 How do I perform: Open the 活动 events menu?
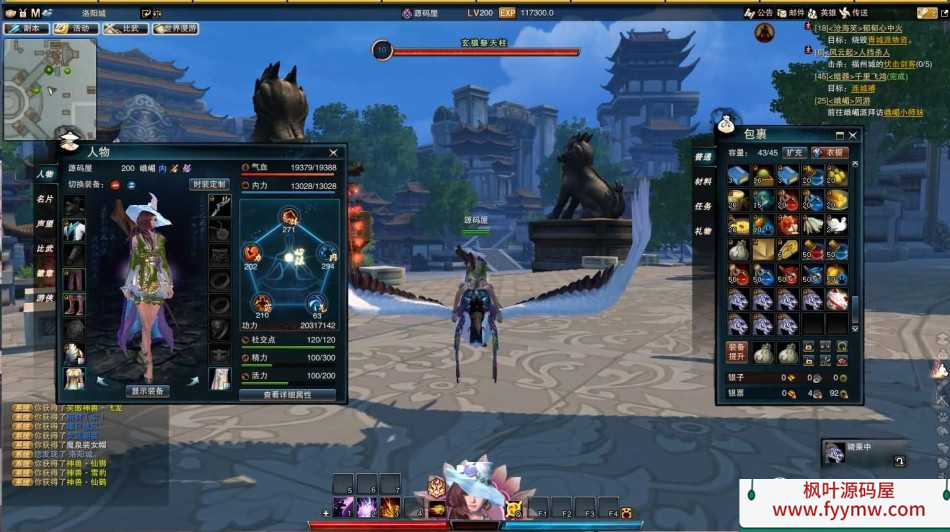(x=76, y=29)
